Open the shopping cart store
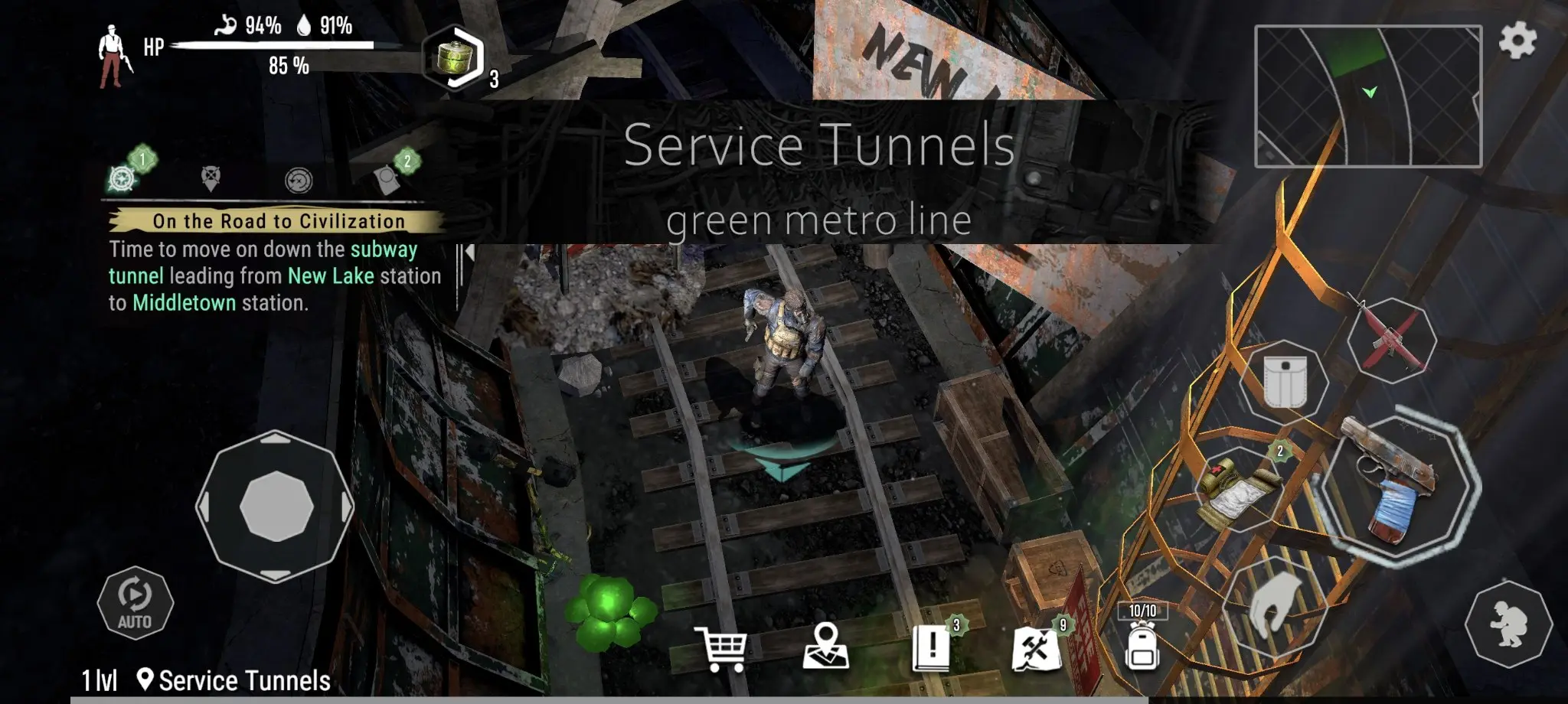Viewport: 1568px width, 704px height. click(x=720, y=650)
